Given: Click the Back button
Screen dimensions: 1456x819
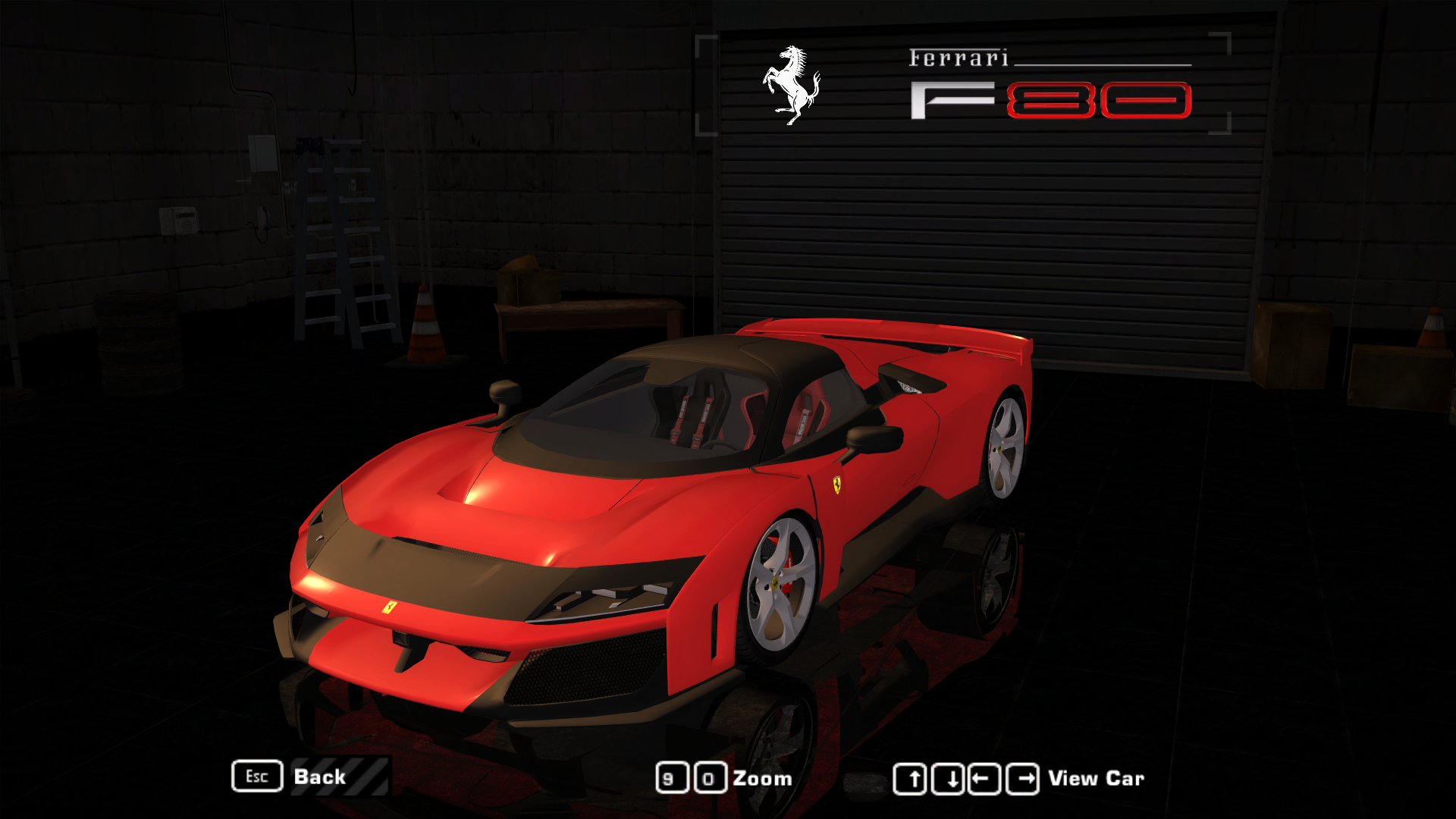Looking at the screenshot, I should coord(319,777).
